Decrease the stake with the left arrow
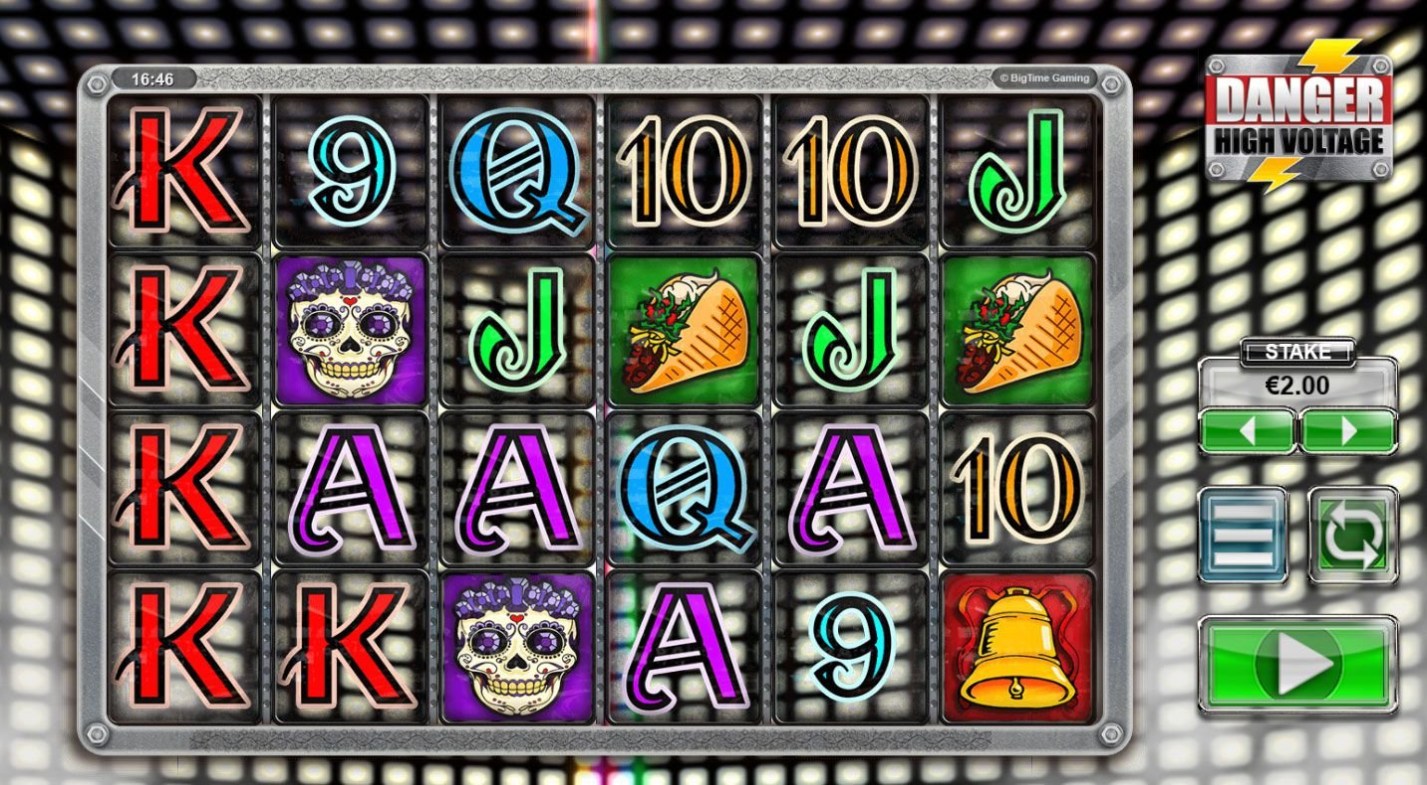This screenshot has width=1427, height=785. pyautogui.click(x=1246, y=431)
